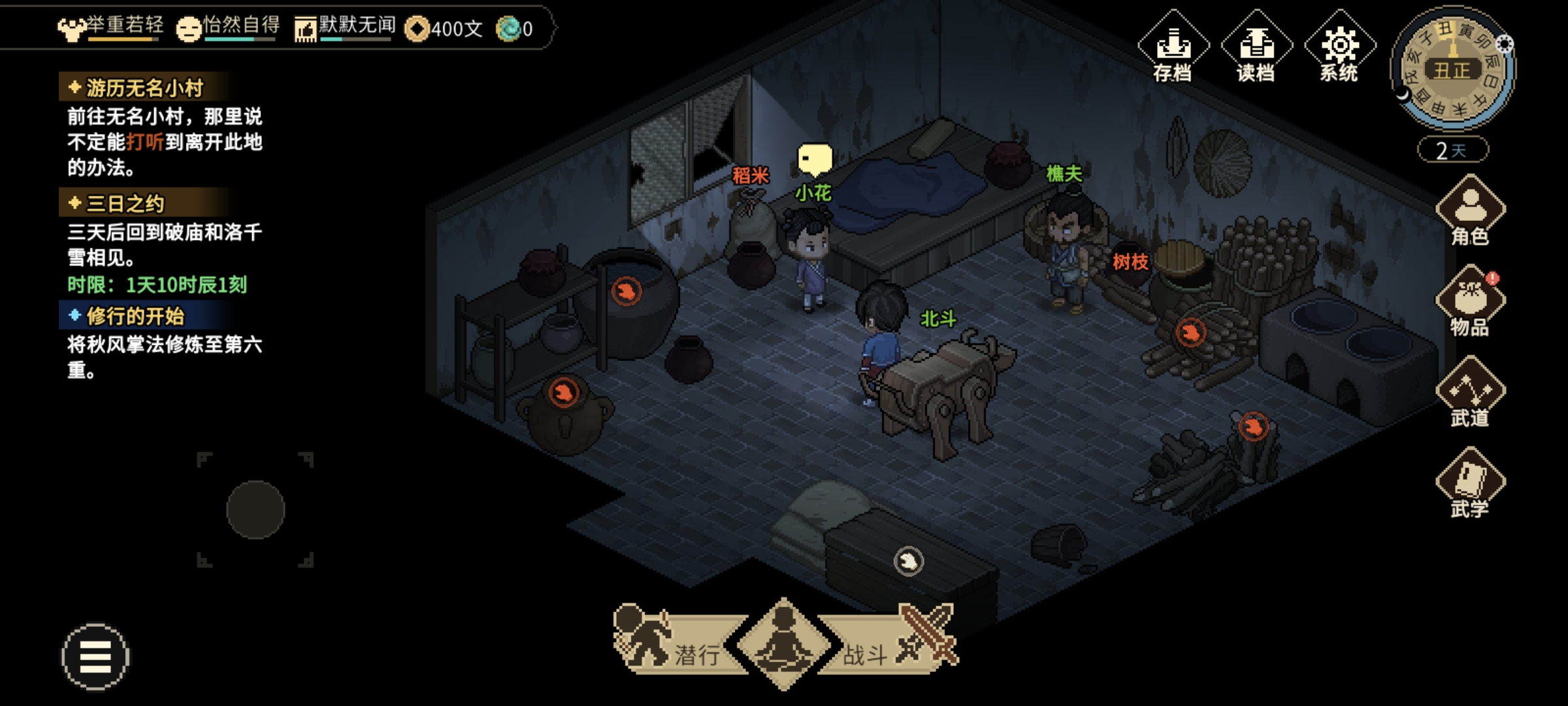Screen dimensions: 1568x706
Task: Select the 游历无名小村 quest entry
Action: [145, 88]
